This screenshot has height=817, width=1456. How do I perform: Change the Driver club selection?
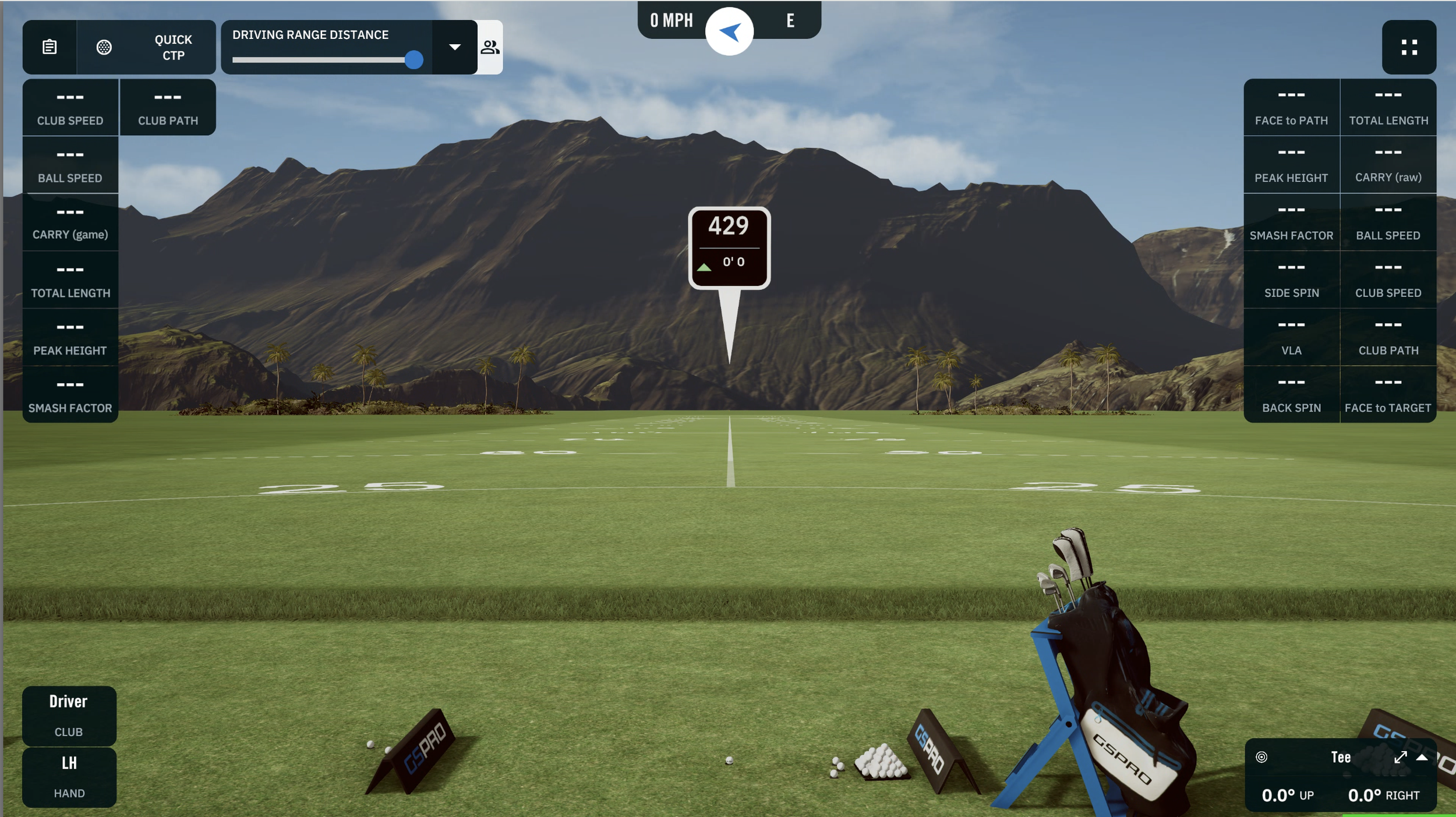pyautogui.click(x=69, y=715)
